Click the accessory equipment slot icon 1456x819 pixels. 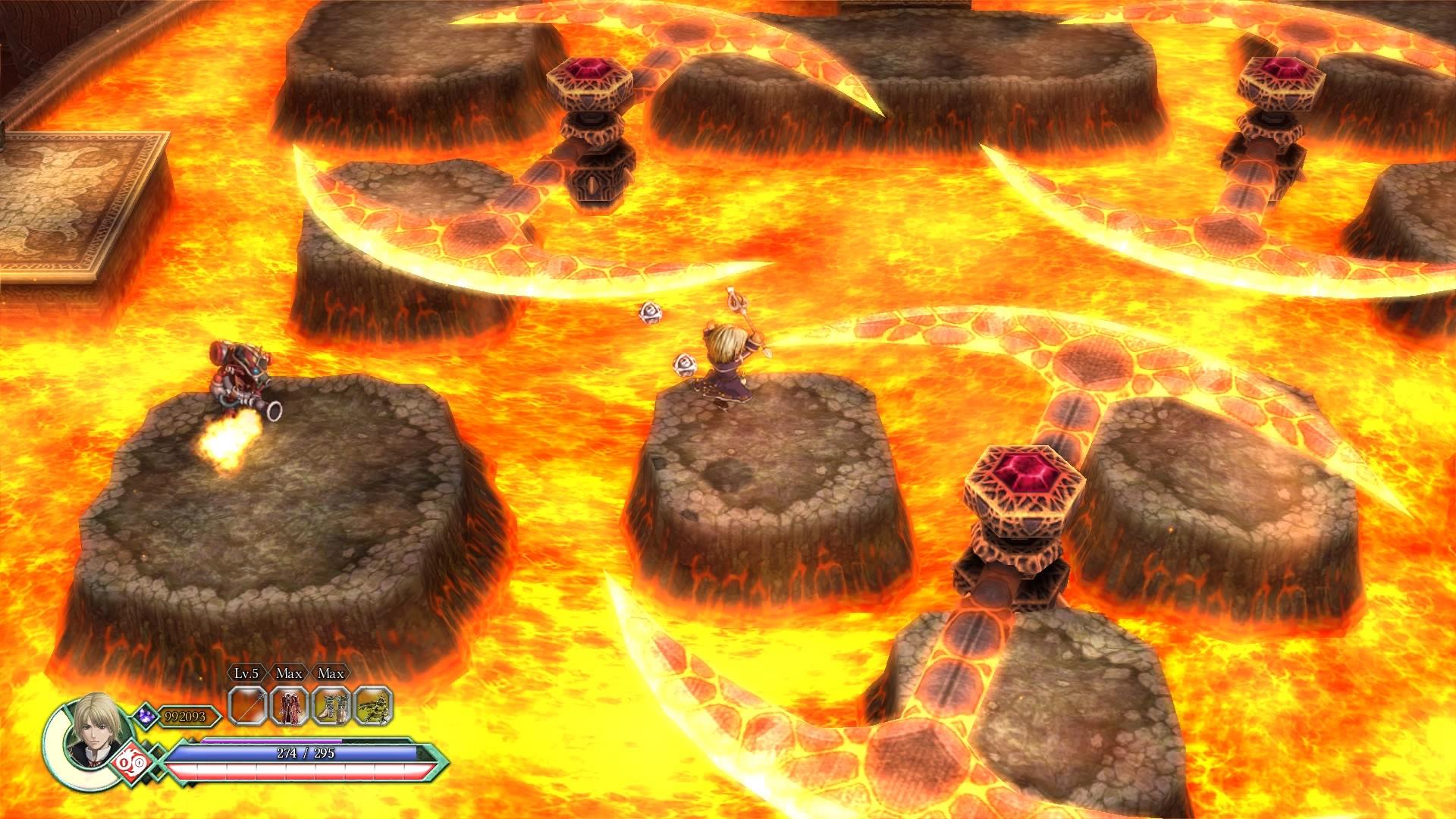[x=373, y=704]
